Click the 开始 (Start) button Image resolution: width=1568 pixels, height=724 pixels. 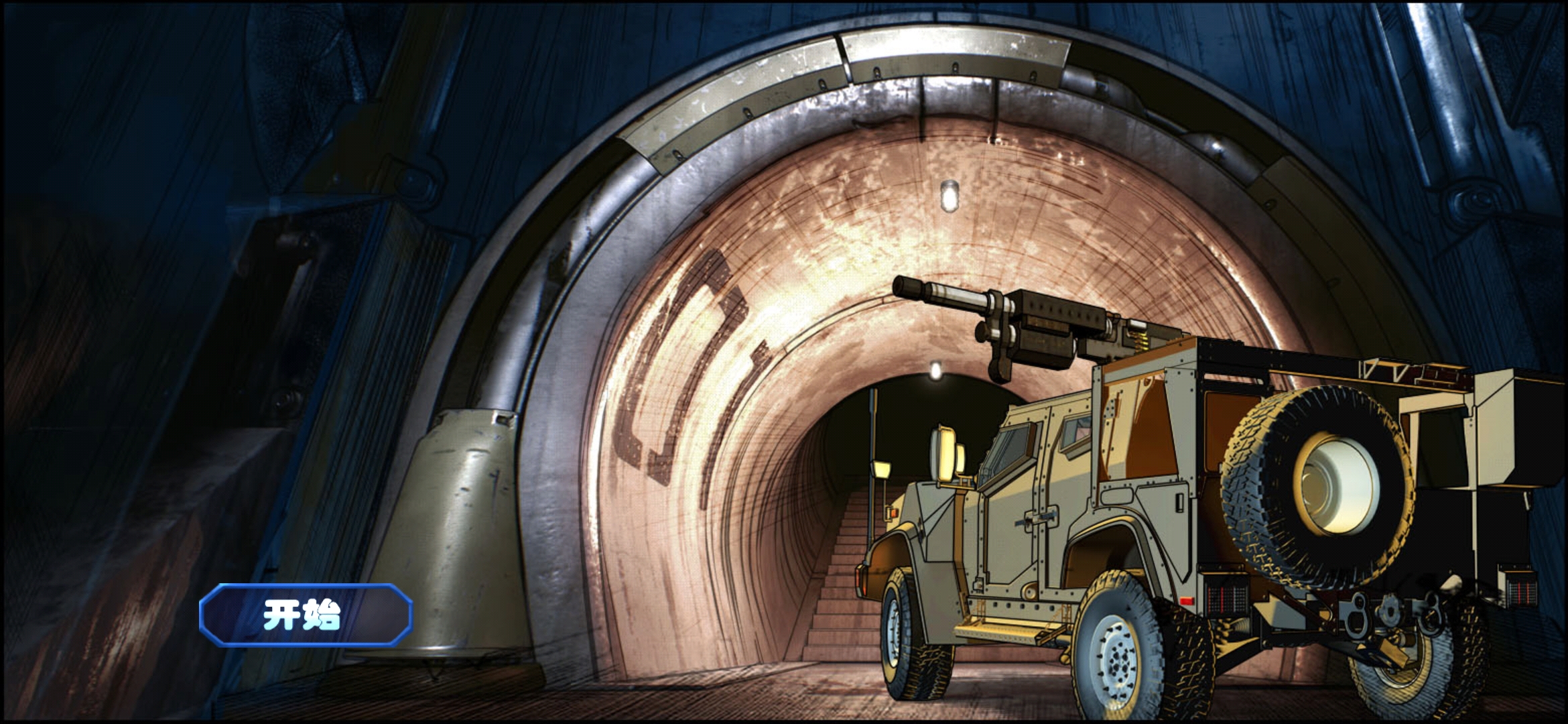coord(305,615)
